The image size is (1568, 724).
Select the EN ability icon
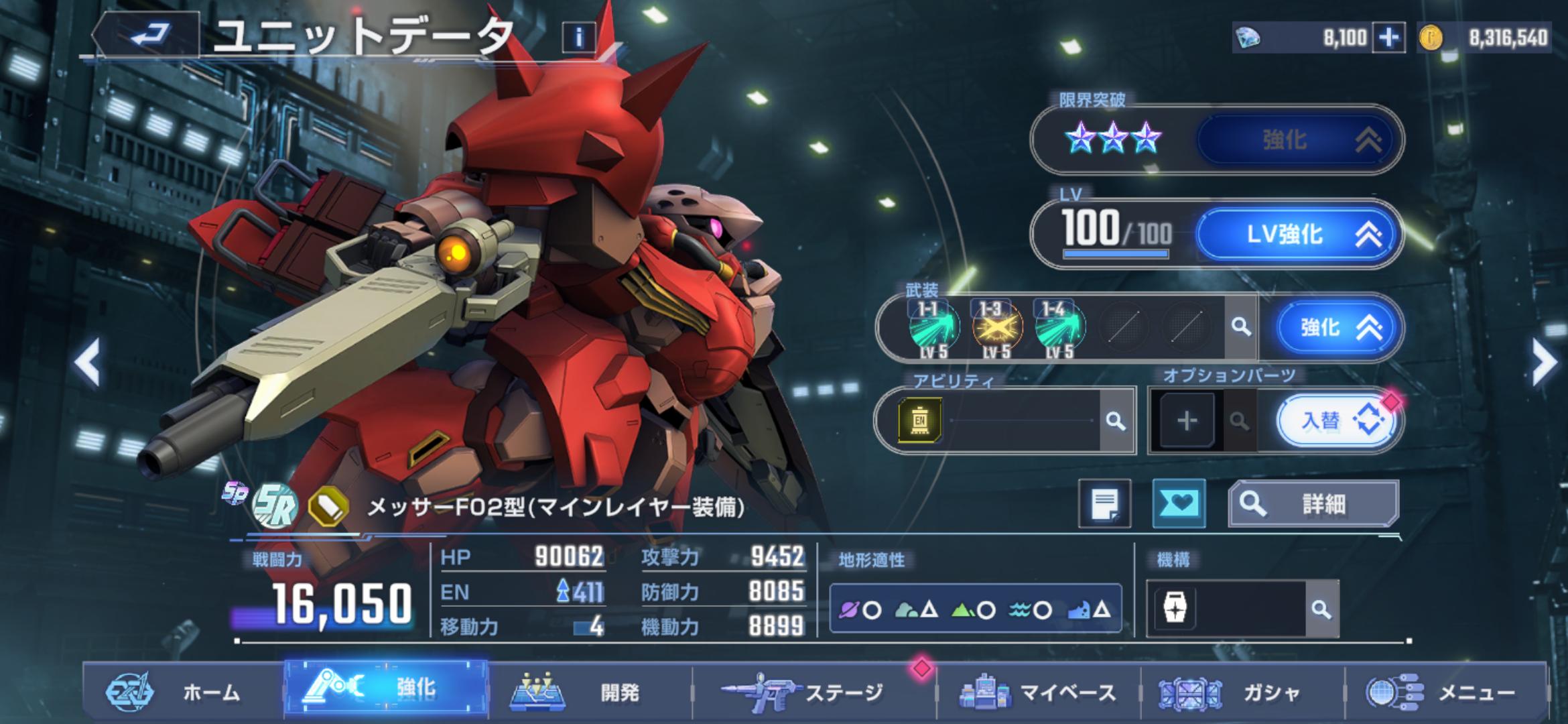pos(920,420)
